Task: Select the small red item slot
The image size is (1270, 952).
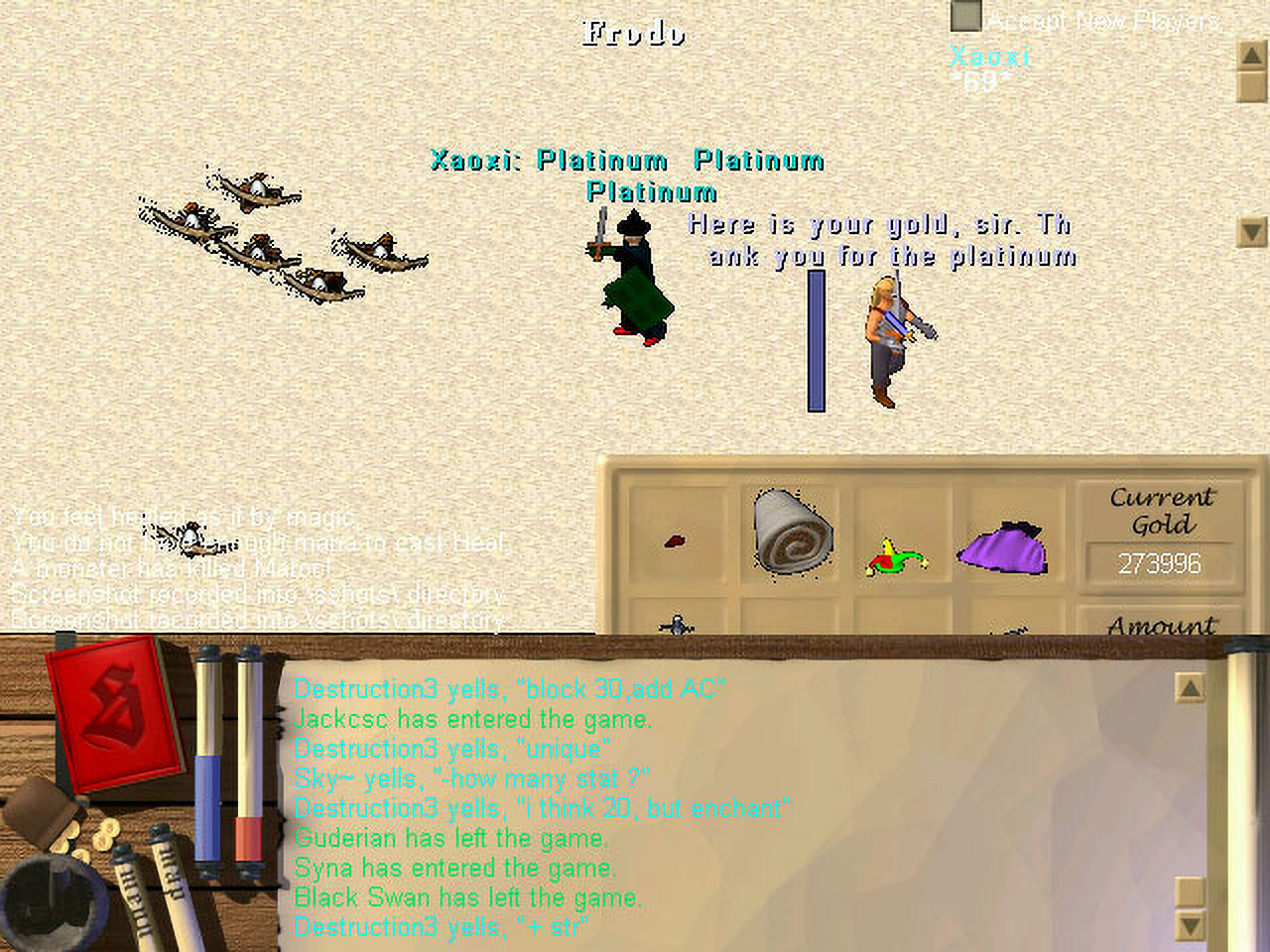Action: coord(675,541)
